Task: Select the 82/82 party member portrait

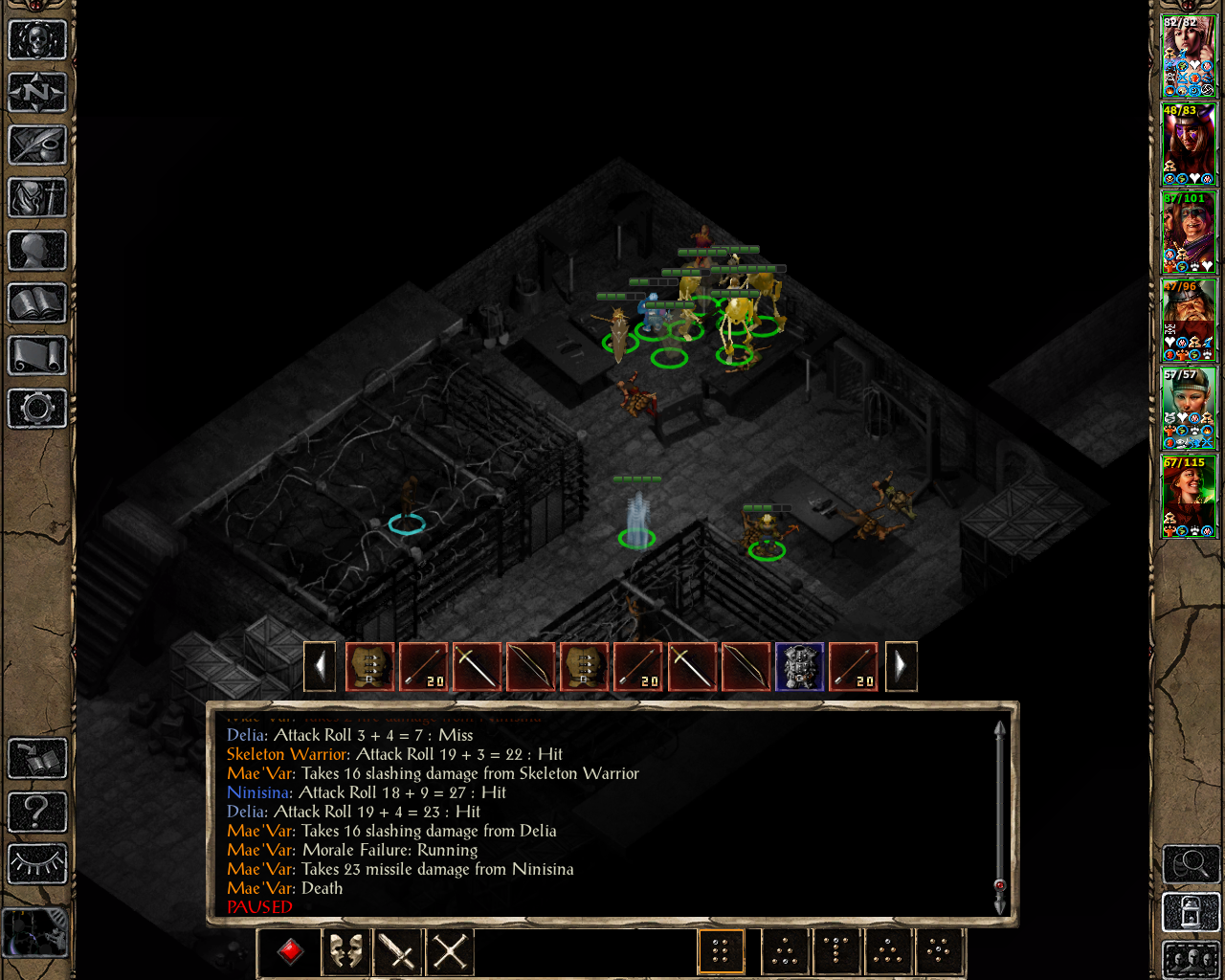Action: pos(1189,56)
